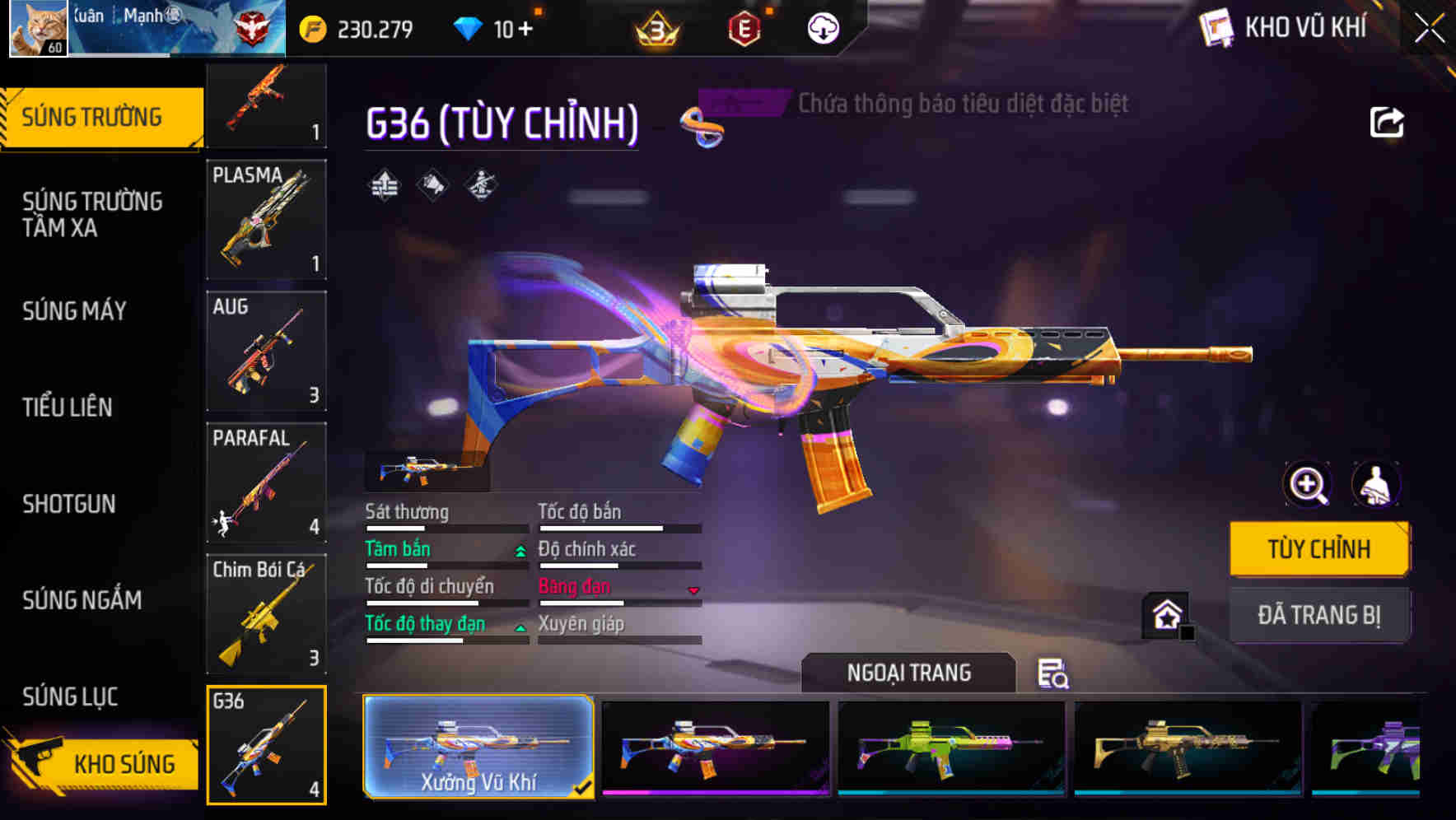Open the Súng Ngắm category in sidebar

coord(81,601)
